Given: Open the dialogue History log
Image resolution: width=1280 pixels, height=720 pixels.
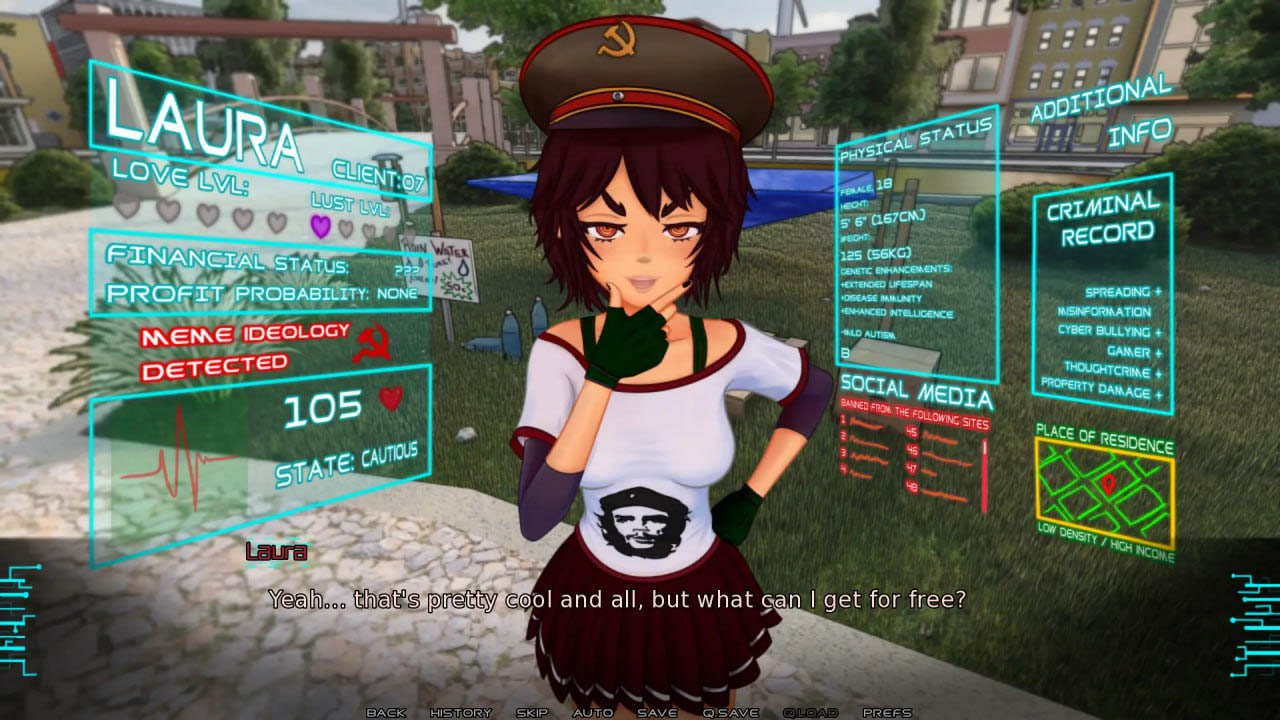Looking at the screenshot, I should [460, 712].
